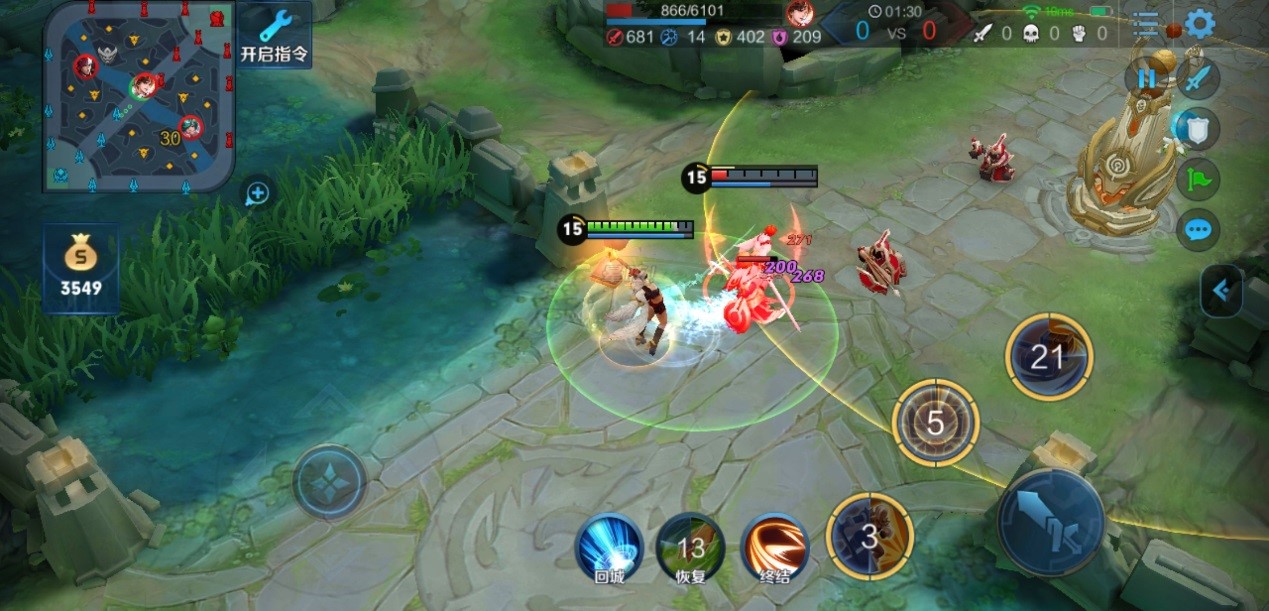
Task: Send the sword attack signal
Action: coord(1197,78)
